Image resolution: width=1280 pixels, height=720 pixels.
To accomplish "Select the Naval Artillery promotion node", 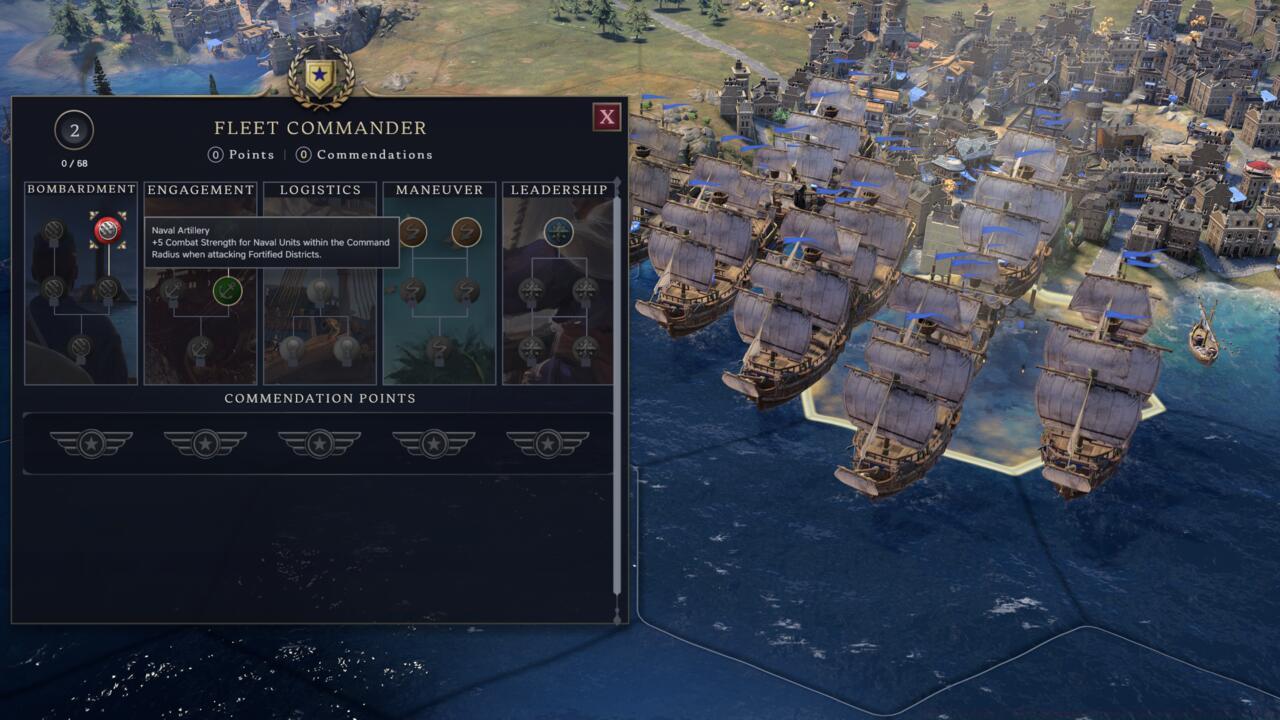I will tap(107, 228).
